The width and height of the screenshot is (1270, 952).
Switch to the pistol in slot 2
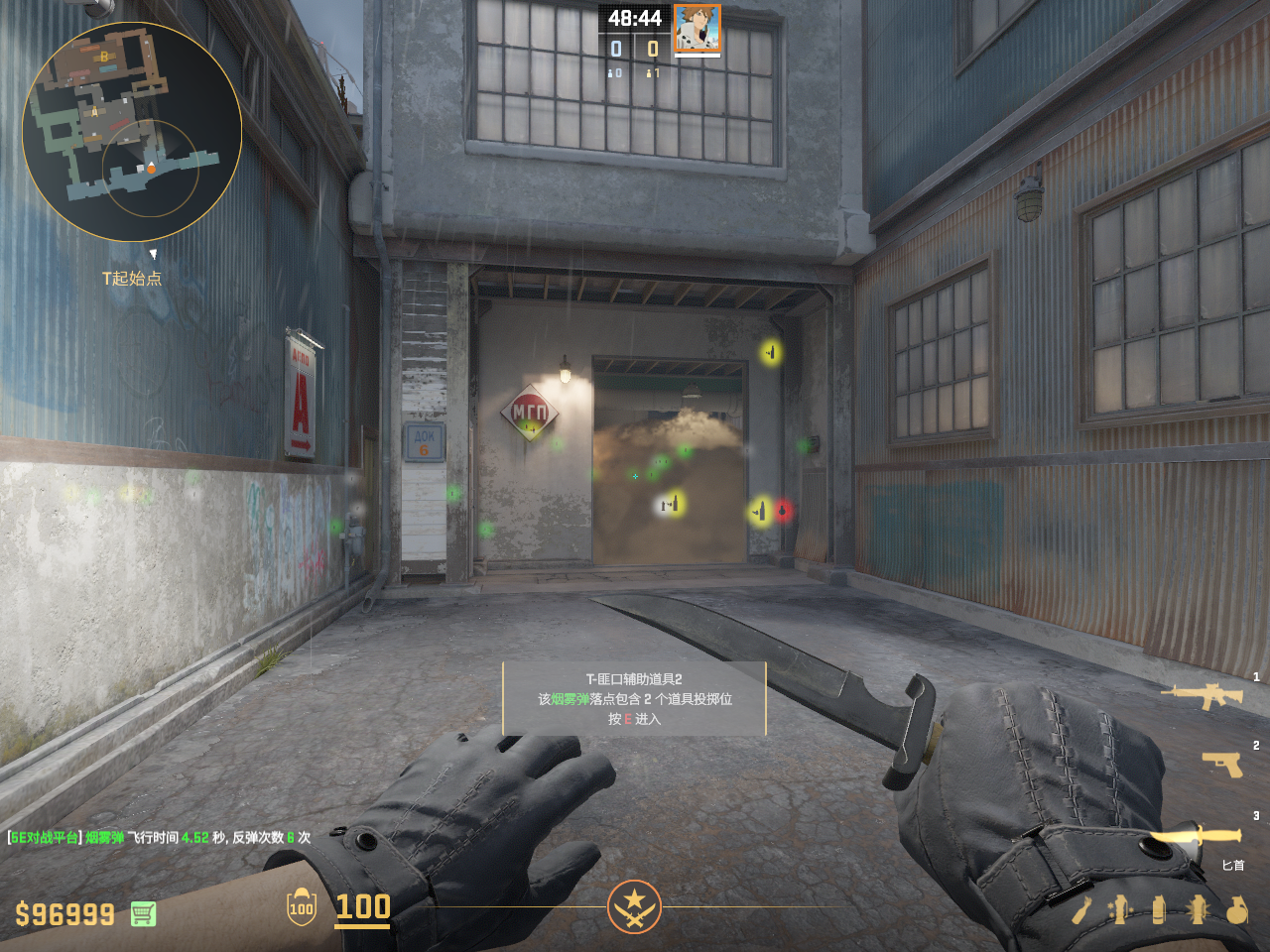coord(1222,763)
